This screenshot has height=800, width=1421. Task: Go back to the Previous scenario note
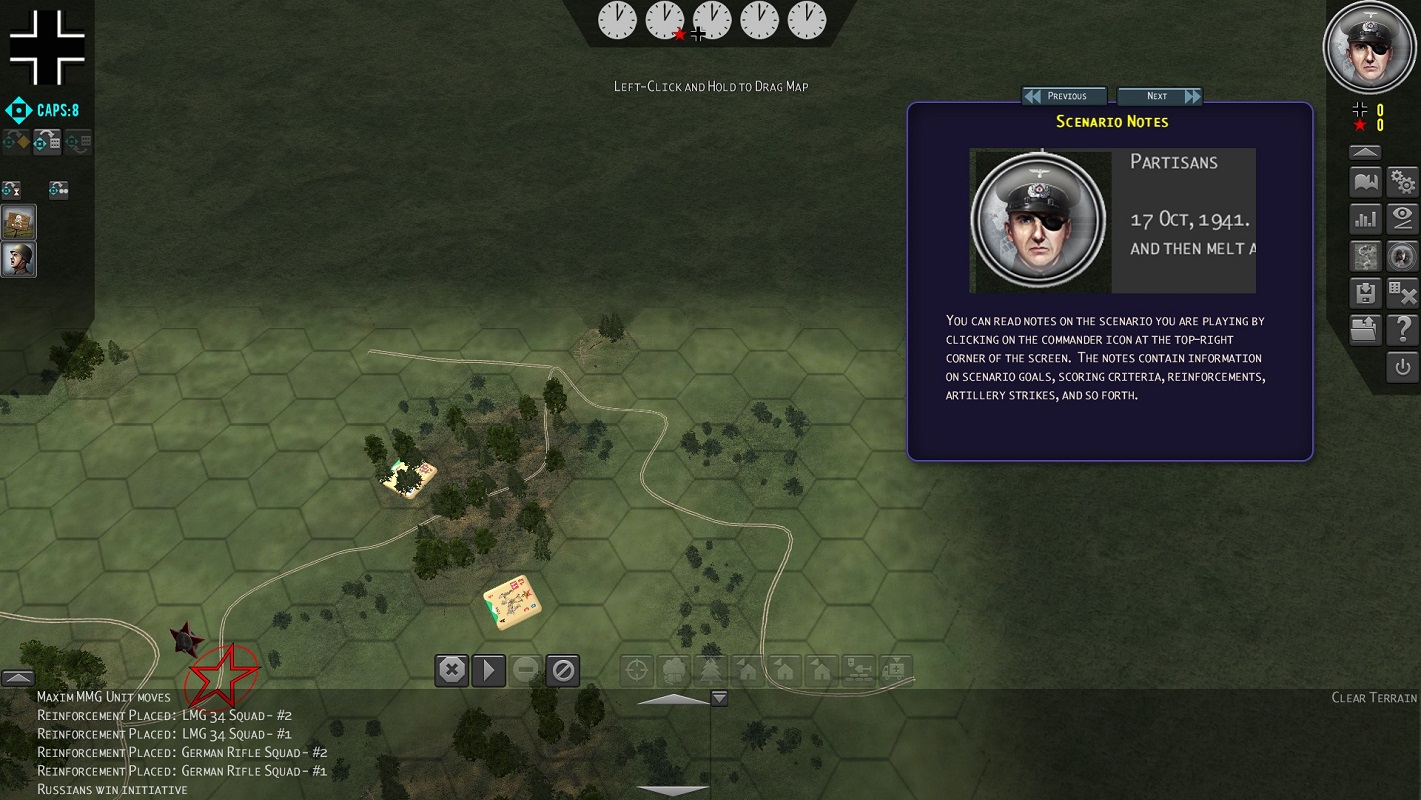coord(1065,96)
